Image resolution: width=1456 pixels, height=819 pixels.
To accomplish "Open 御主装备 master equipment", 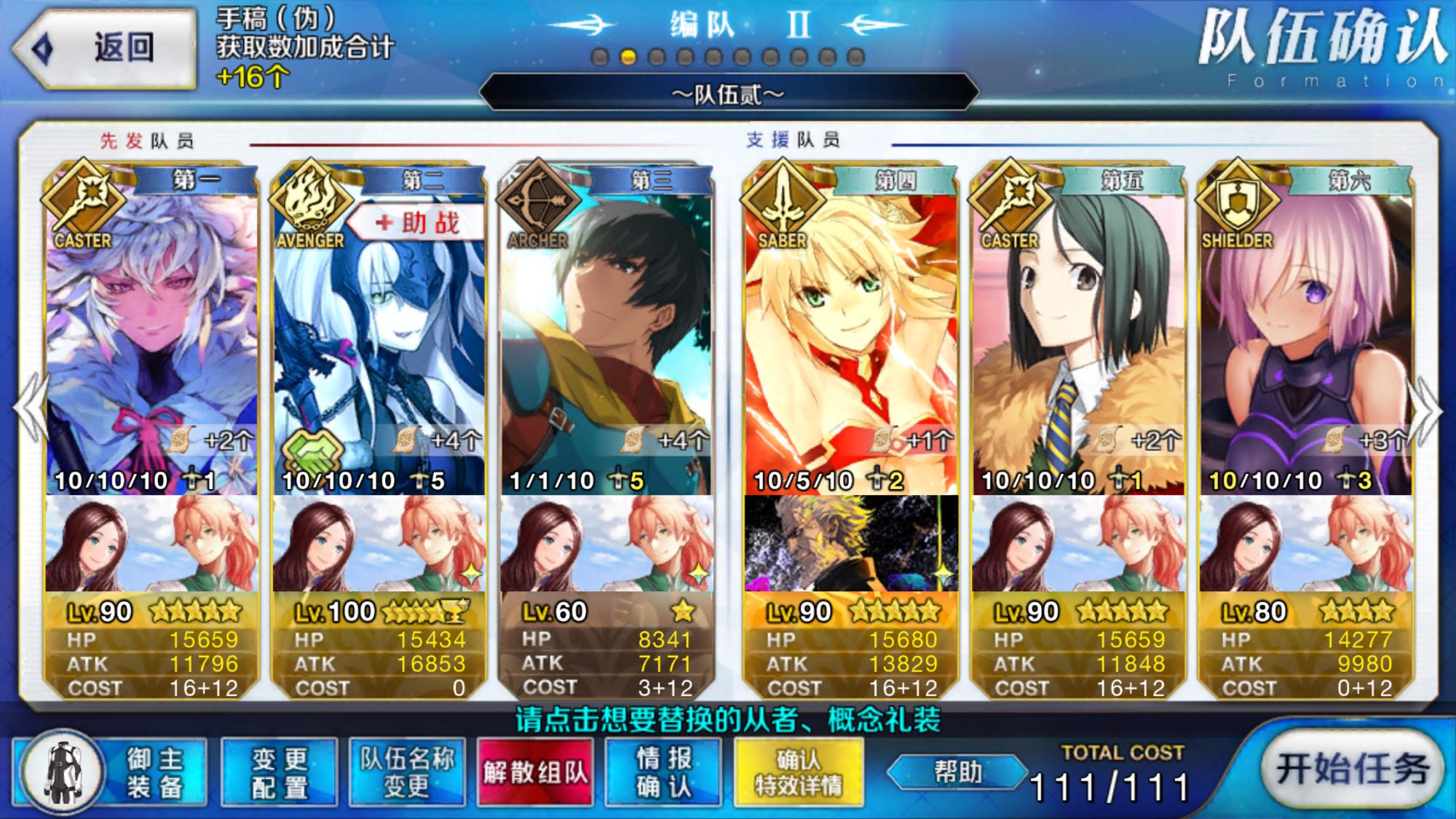I will tap(109, 773).
